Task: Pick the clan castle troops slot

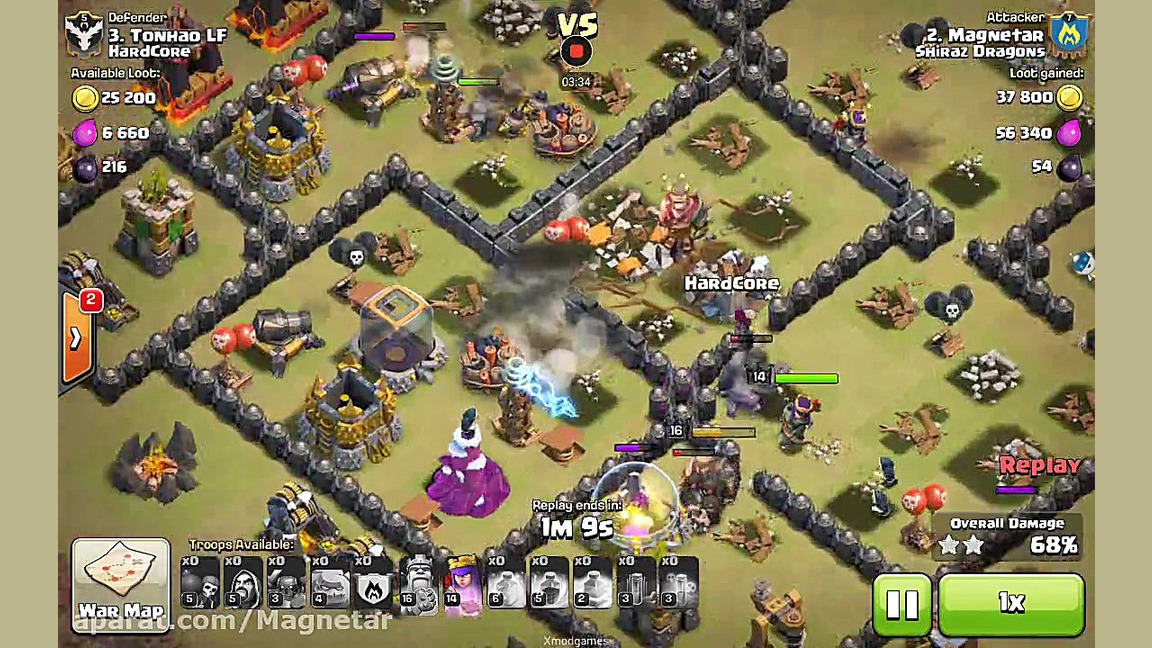Action: pyautogui.click(x=374, y=583)
